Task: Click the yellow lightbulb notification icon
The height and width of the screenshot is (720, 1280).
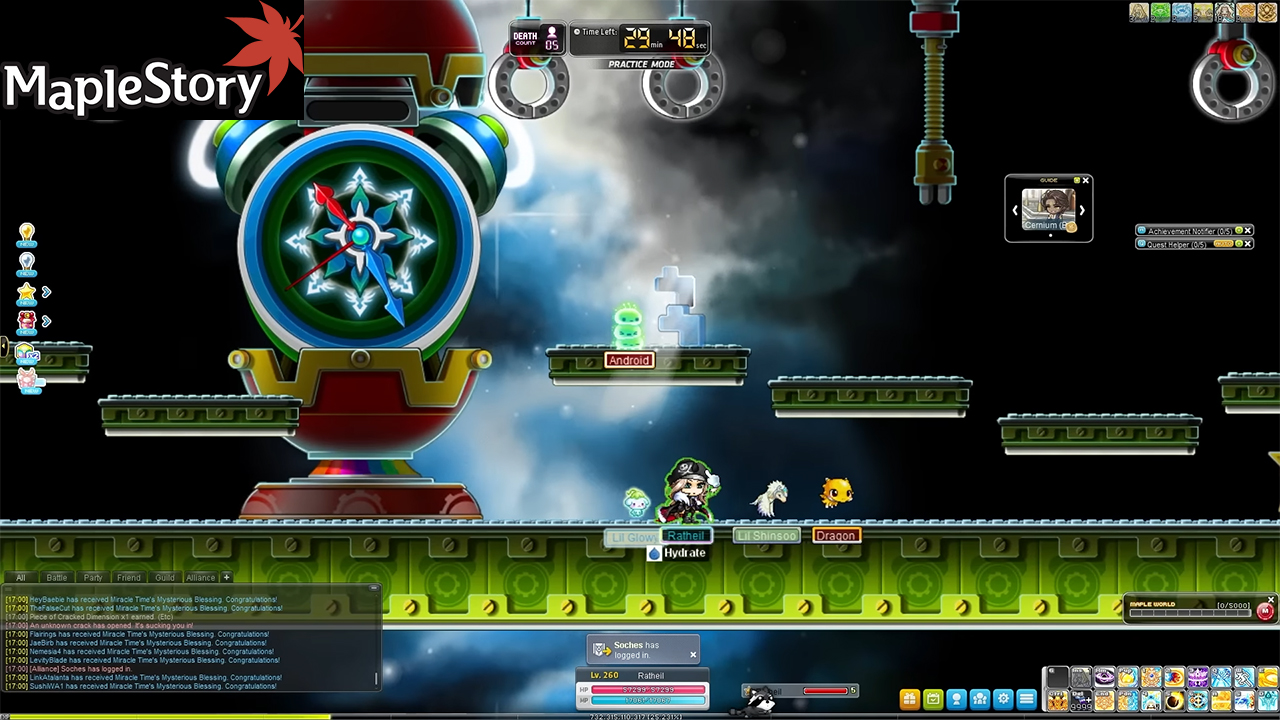Action: click(x=27, y=234)
